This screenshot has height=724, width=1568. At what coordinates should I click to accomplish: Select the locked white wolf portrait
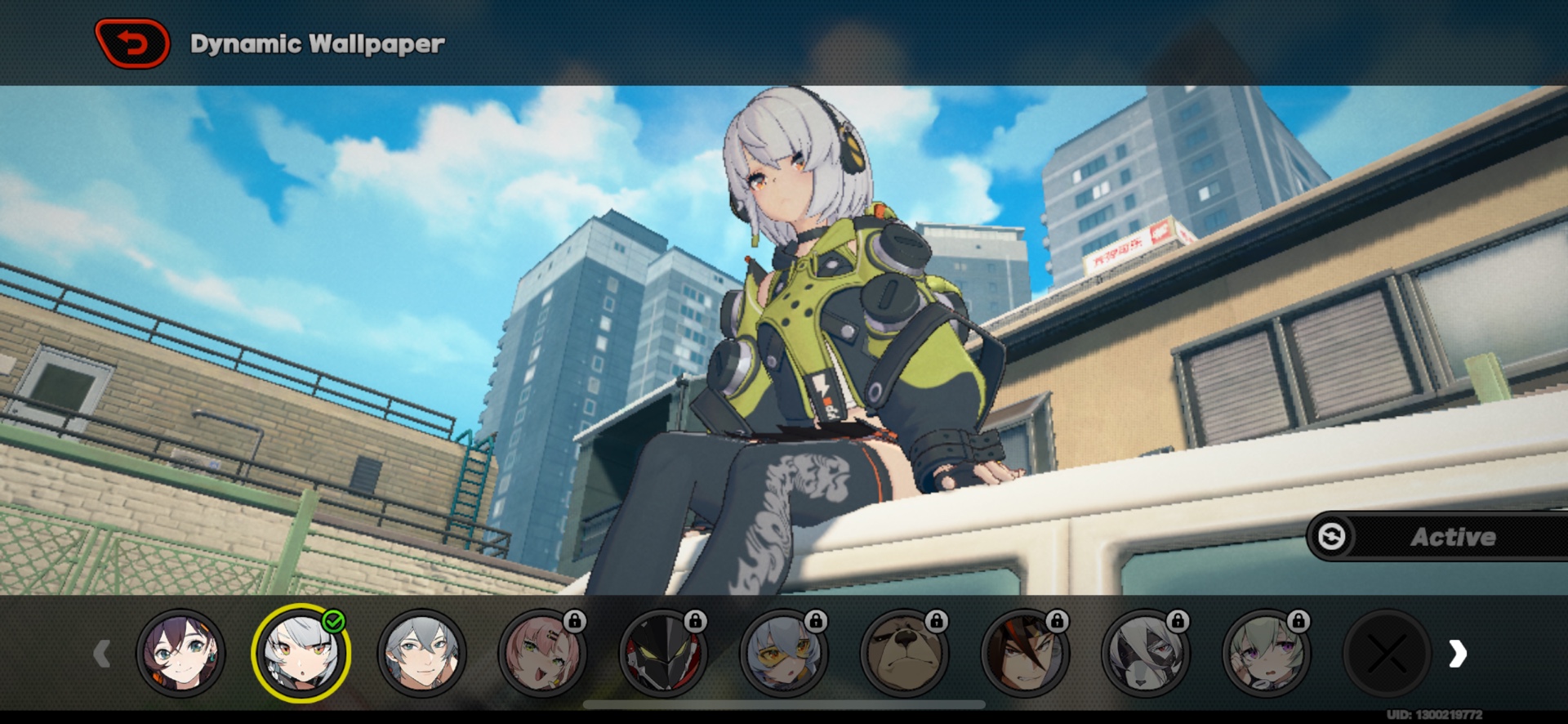tap(1145, 653)
